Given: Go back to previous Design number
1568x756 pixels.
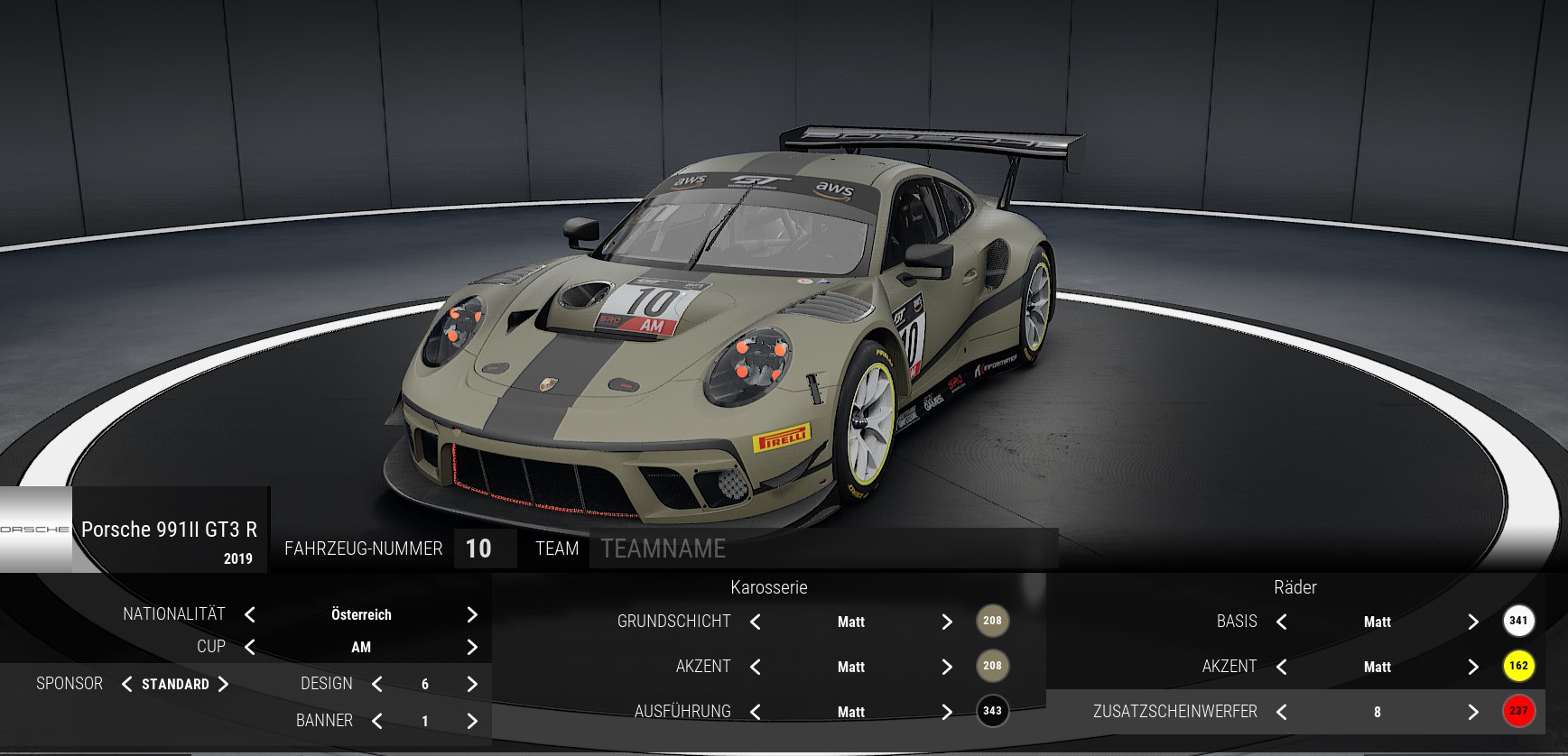Looking at the screenshot, I should 377,684.
